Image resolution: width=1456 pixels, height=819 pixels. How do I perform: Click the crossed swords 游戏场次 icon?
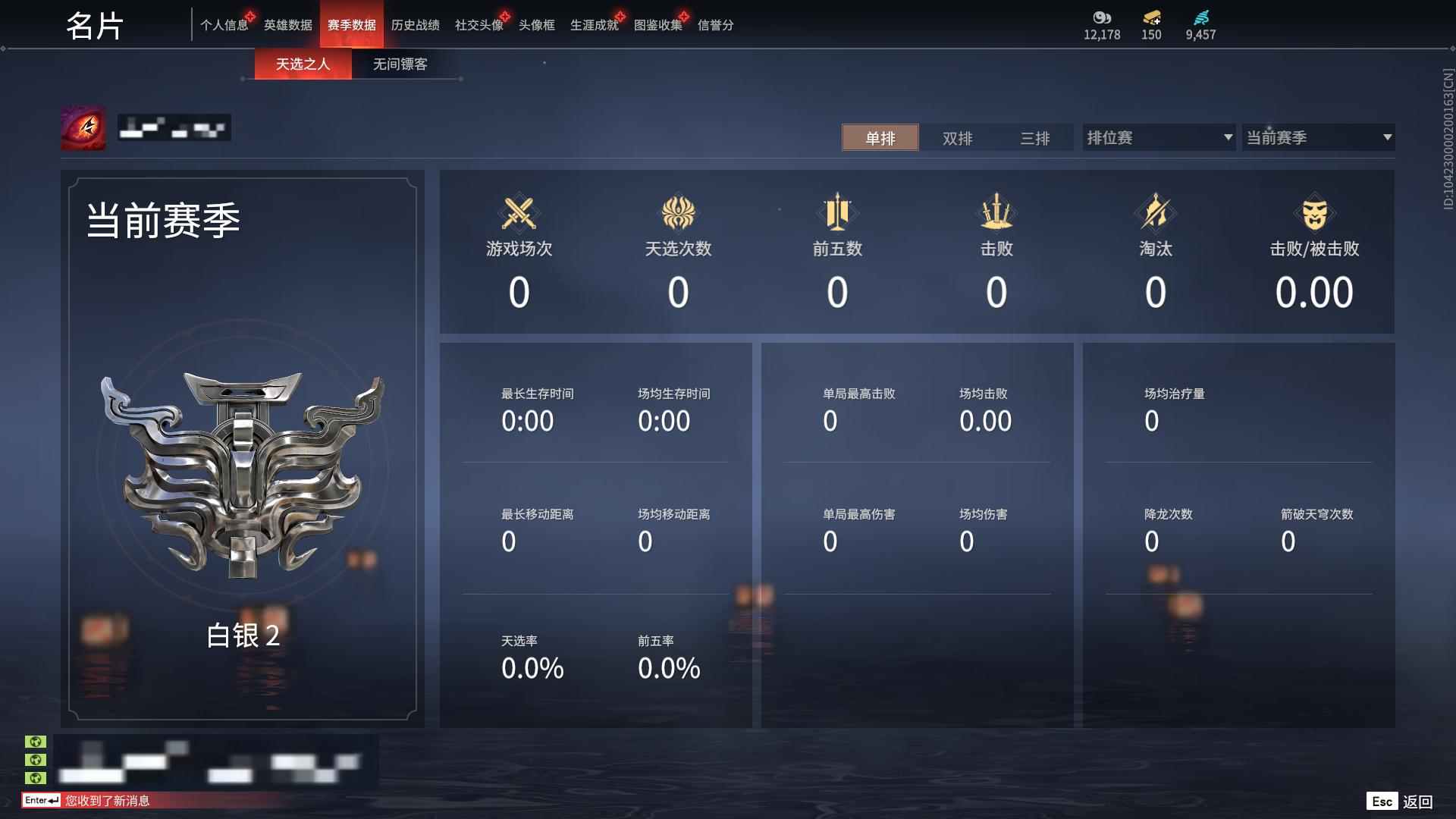point(519,213)
